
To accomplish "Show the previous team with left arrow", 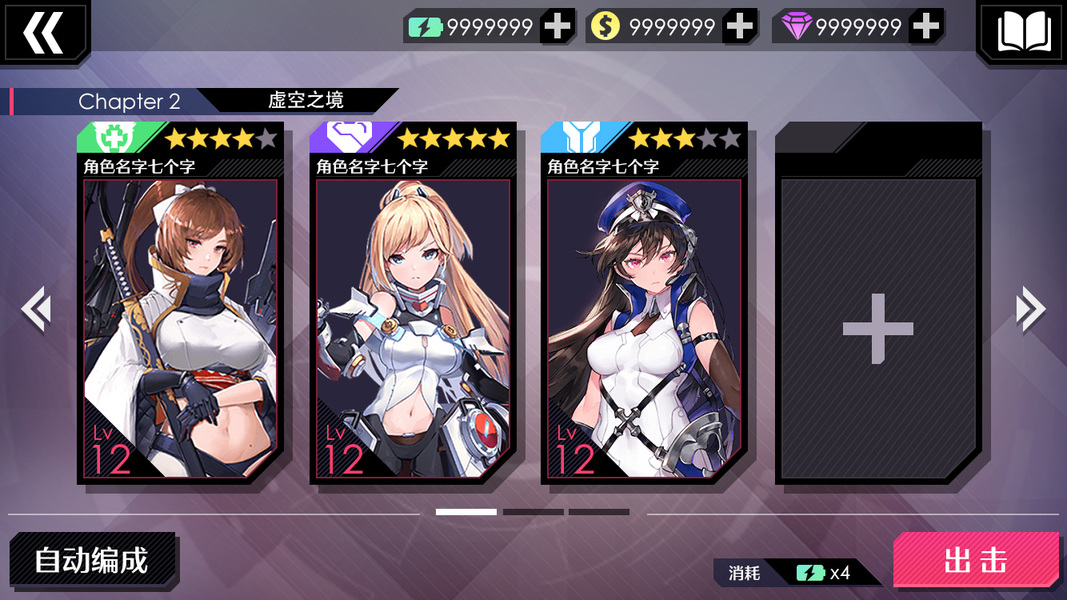I will pyautogui.click(x=36, y=309).
